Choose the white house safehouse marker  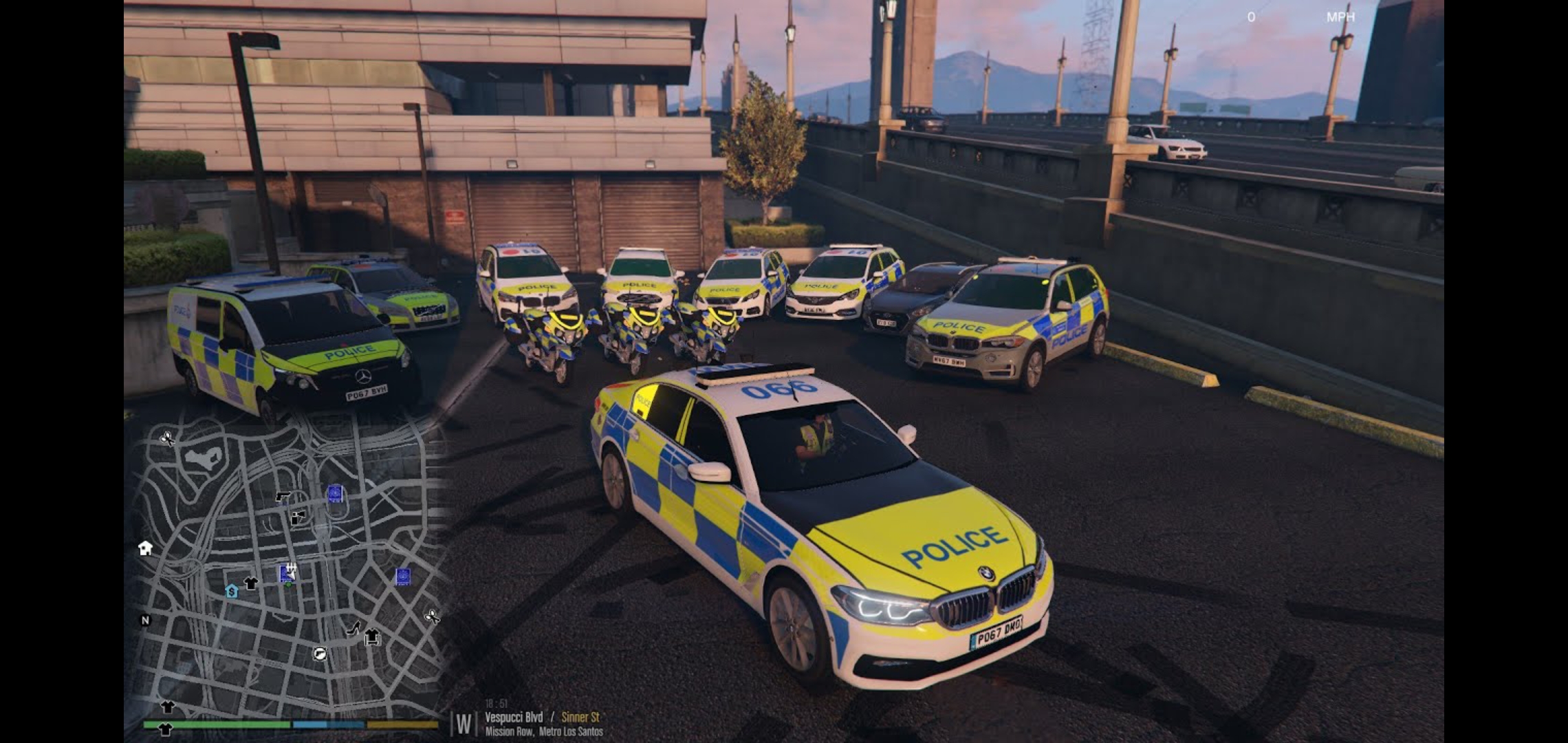pos(145,548)
